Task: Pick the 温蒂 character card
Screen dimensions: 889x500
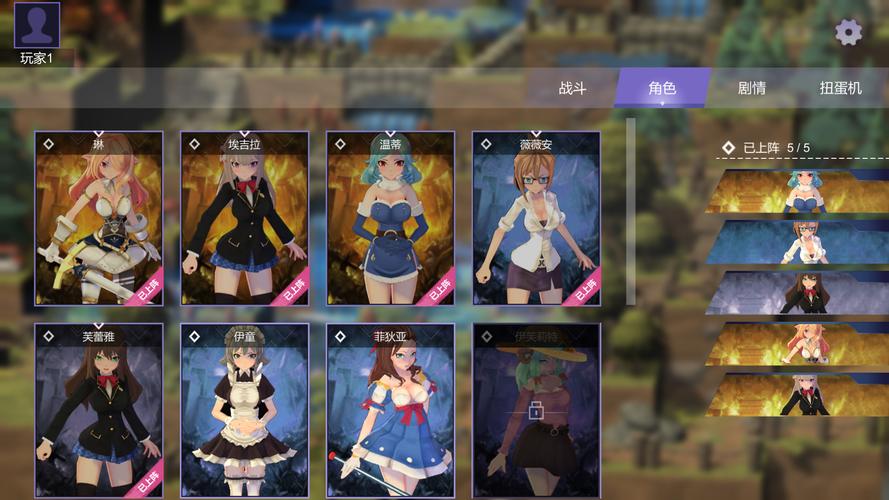Action: click(390, 218)
